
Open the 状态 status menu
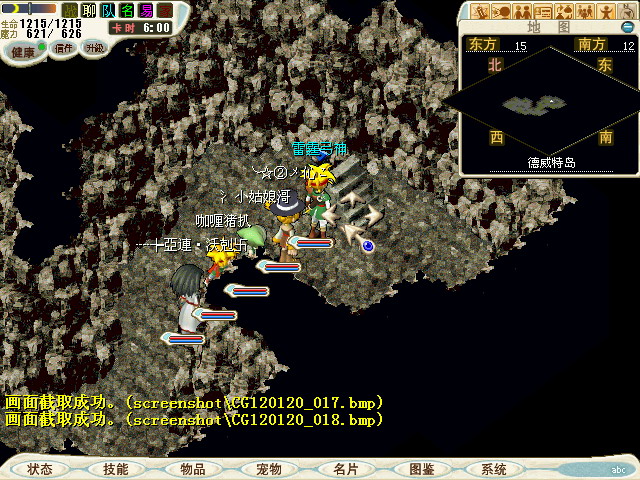pyautogui.click(x=40, y=469)
